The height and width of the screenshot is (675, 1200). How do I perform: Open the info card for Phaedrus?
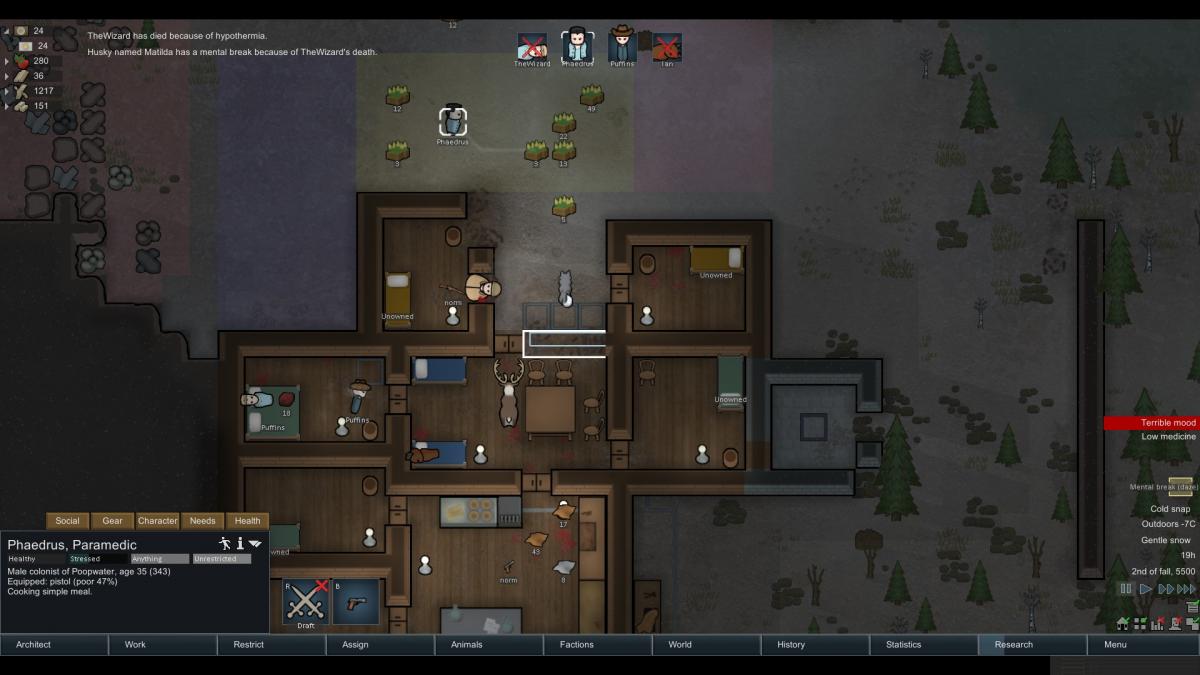240,543
